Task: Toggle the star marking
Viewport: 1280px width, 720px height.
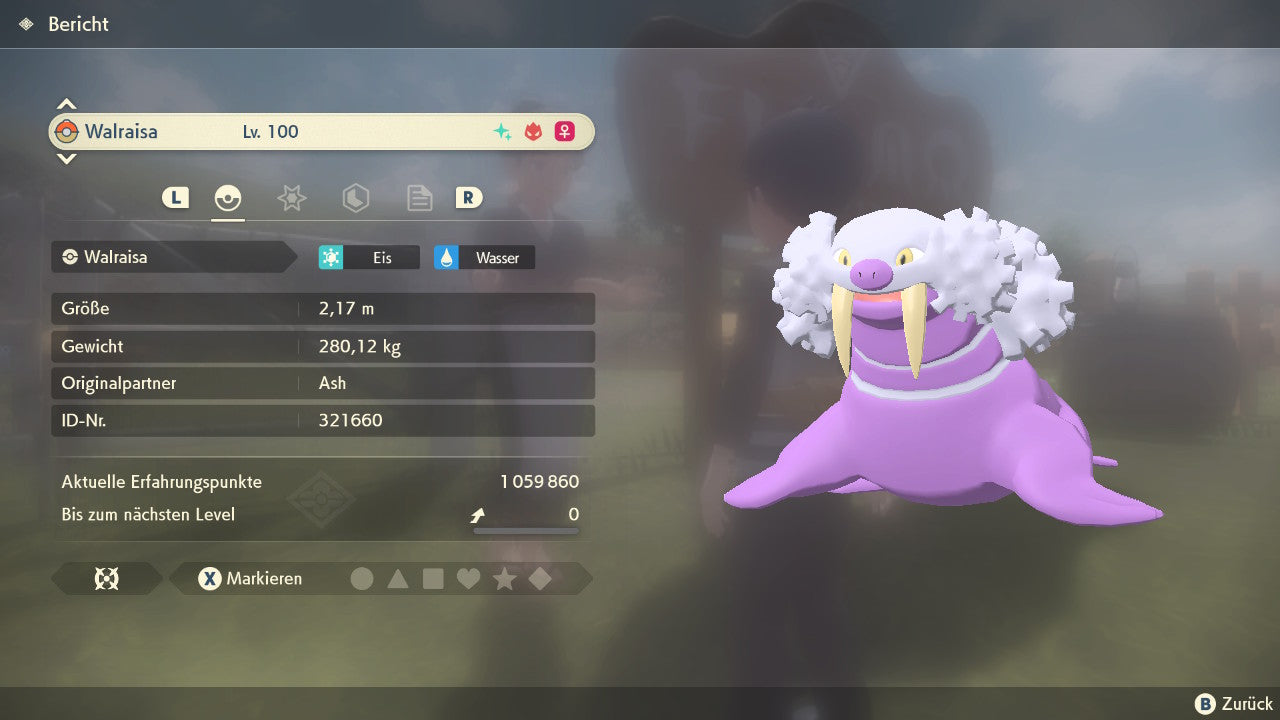Action: [504, 578]
